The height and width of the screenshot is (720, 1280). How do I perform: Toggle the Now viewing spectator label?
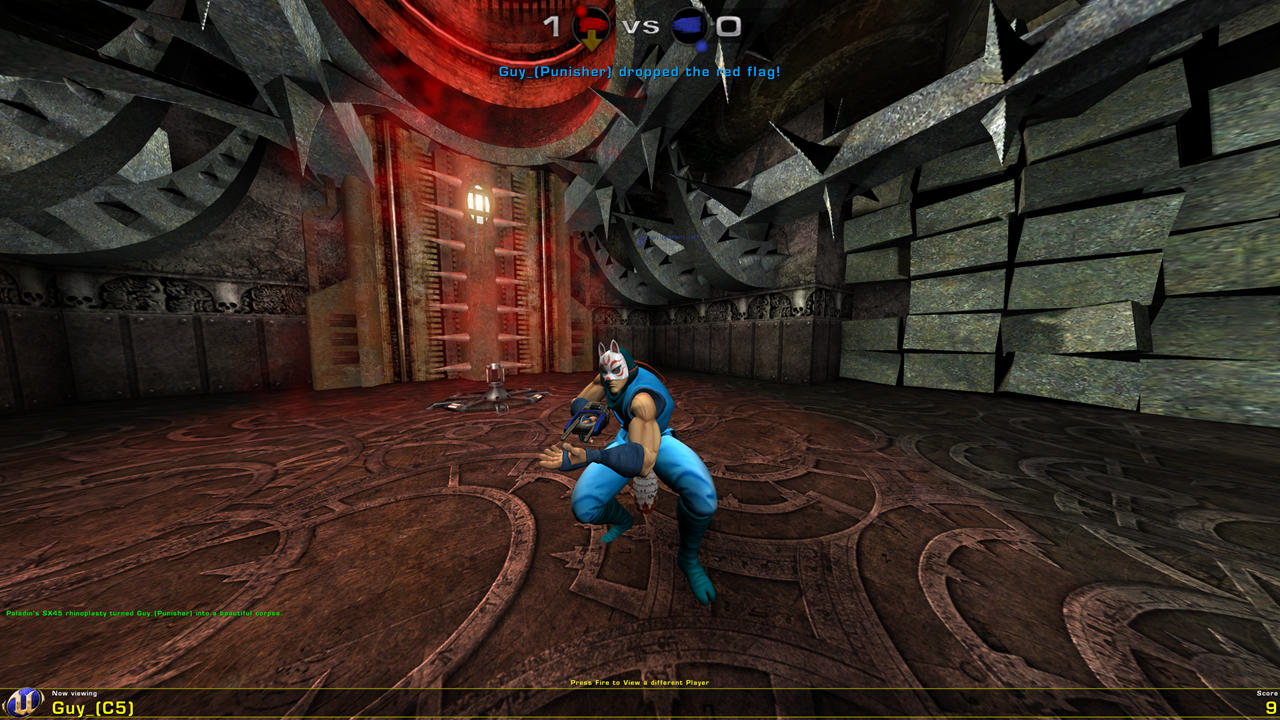click(x=75, y=692)
